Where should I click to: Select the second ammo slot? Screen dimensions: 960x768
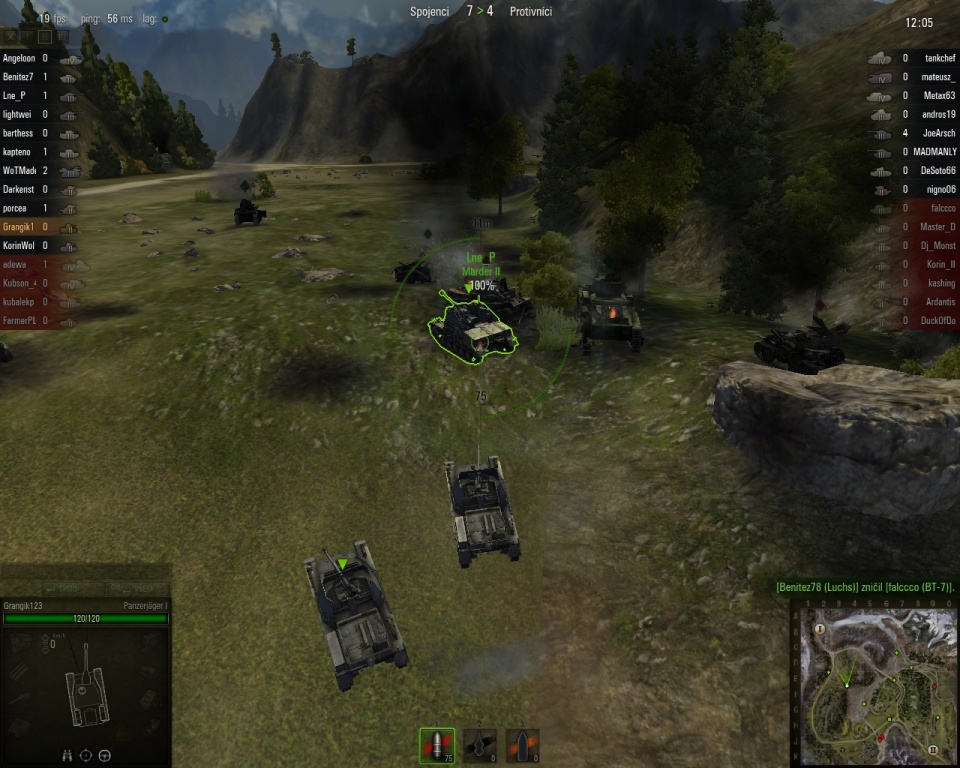click(480, 746)
